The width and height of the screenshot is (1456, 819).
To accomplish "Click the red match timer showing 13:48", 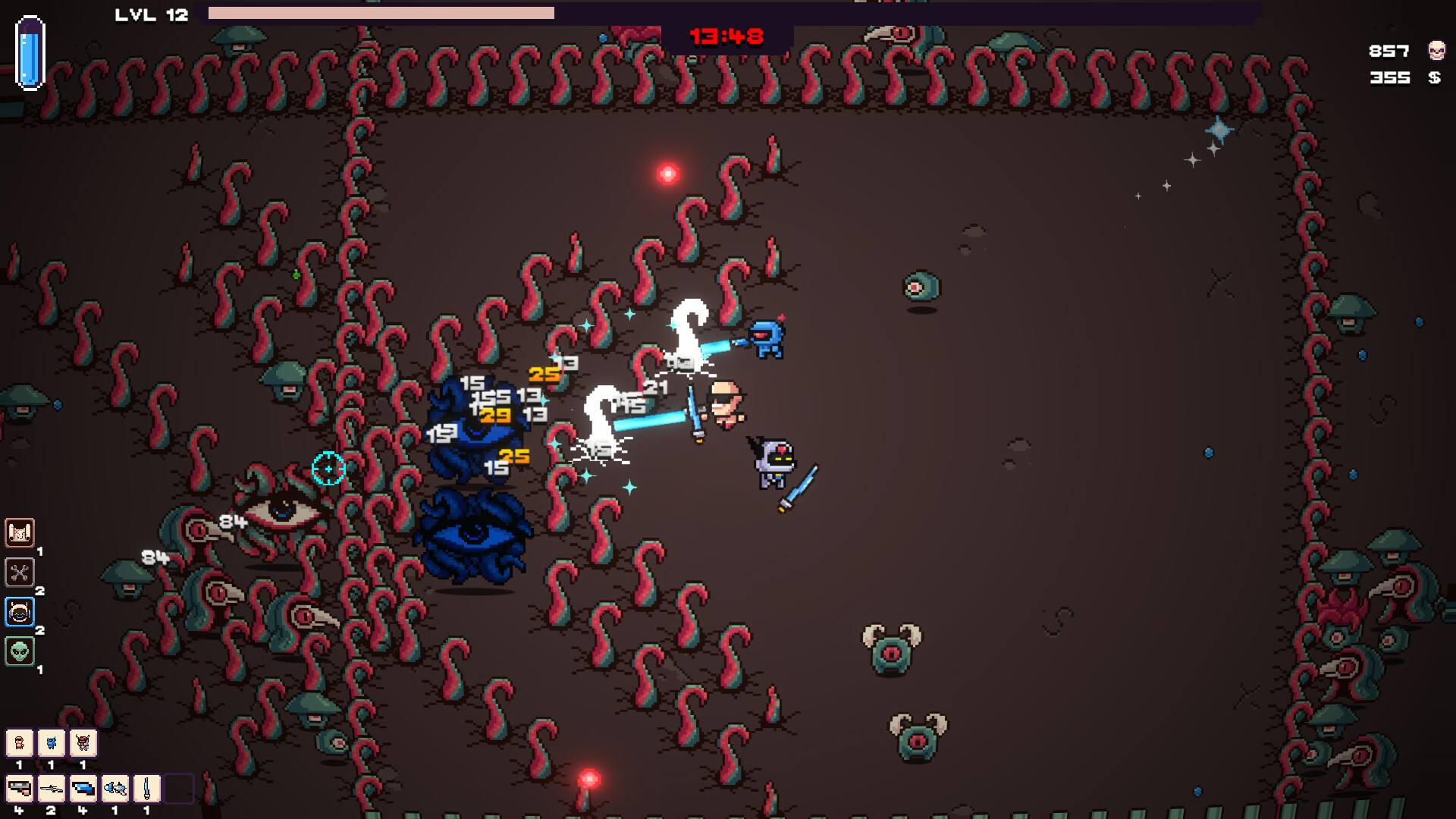I will tap(726, 36).
